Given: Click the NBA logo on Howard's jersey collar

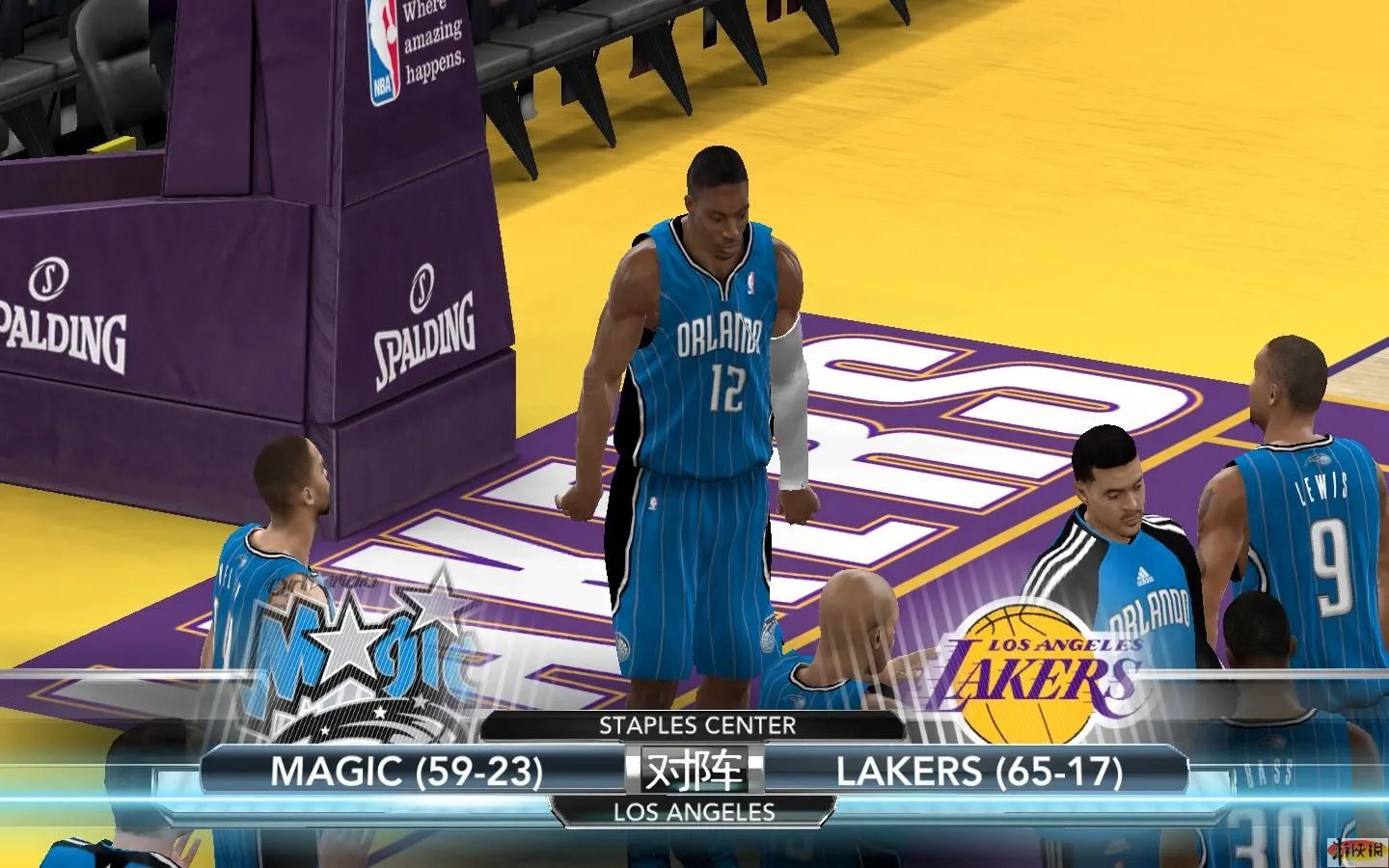Looking at the screenshot, I should [x=752, y=281].
